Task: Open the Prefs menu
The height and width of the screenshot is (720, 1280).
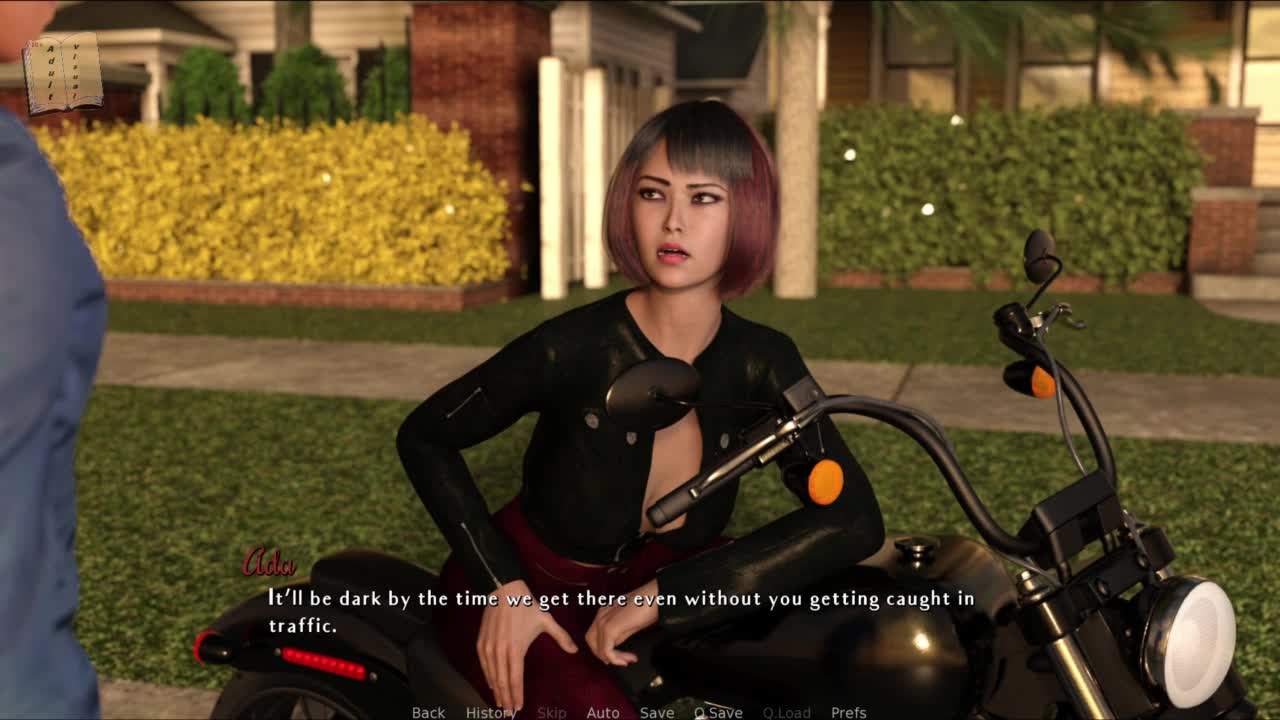Action: point(849,712)
